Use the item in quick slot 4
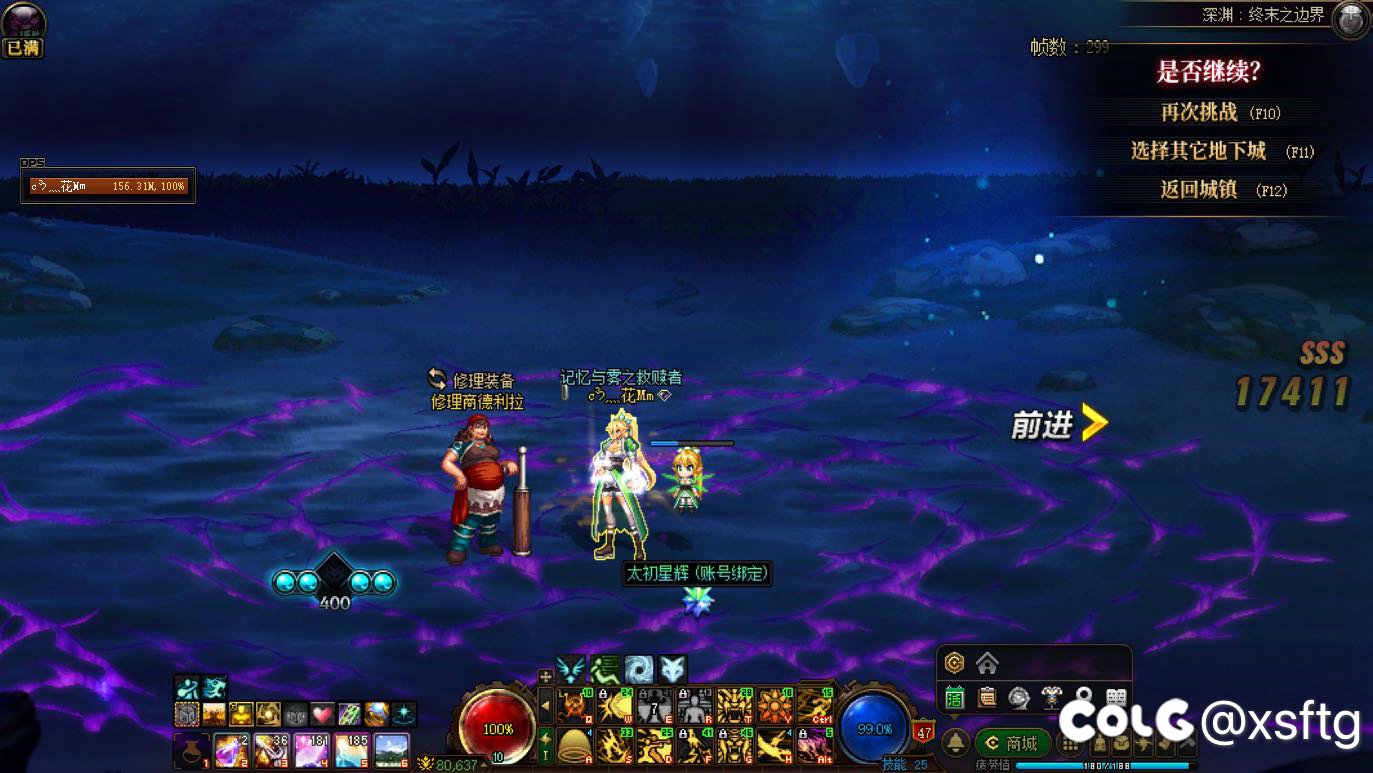This screenshot has height=773, width=1373. [x=311, y=750]
